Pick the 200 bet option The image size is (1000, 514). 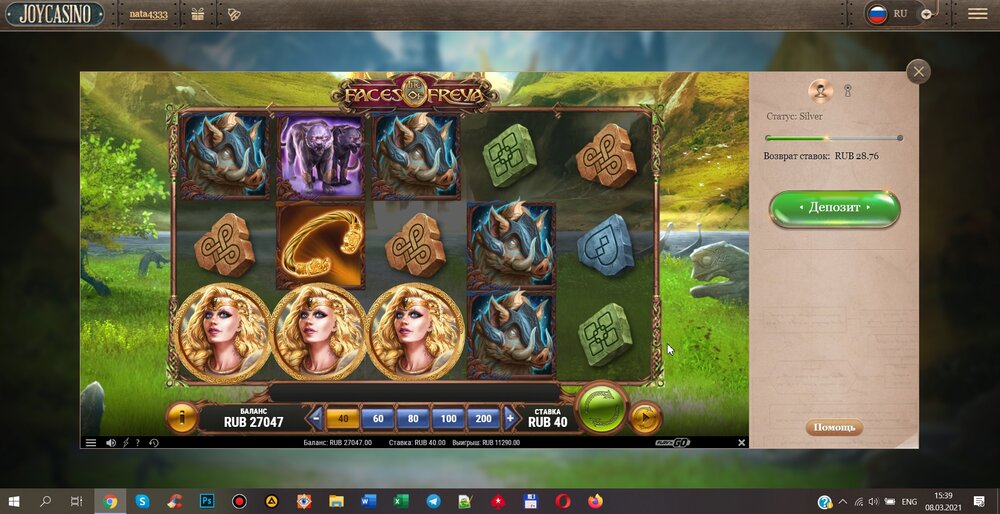coord(484,418)
